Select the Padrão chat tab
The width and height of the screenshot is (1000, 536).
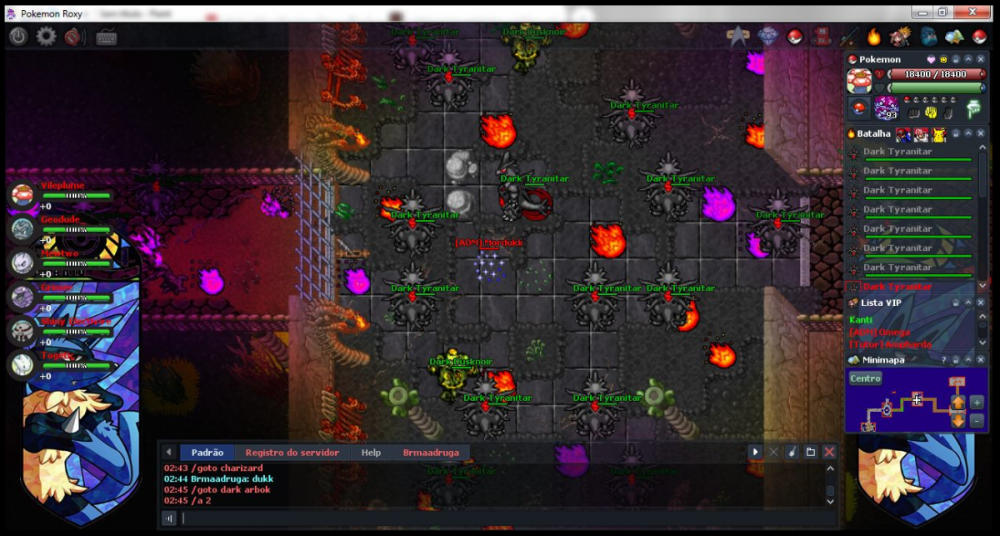tap(207, 453)
